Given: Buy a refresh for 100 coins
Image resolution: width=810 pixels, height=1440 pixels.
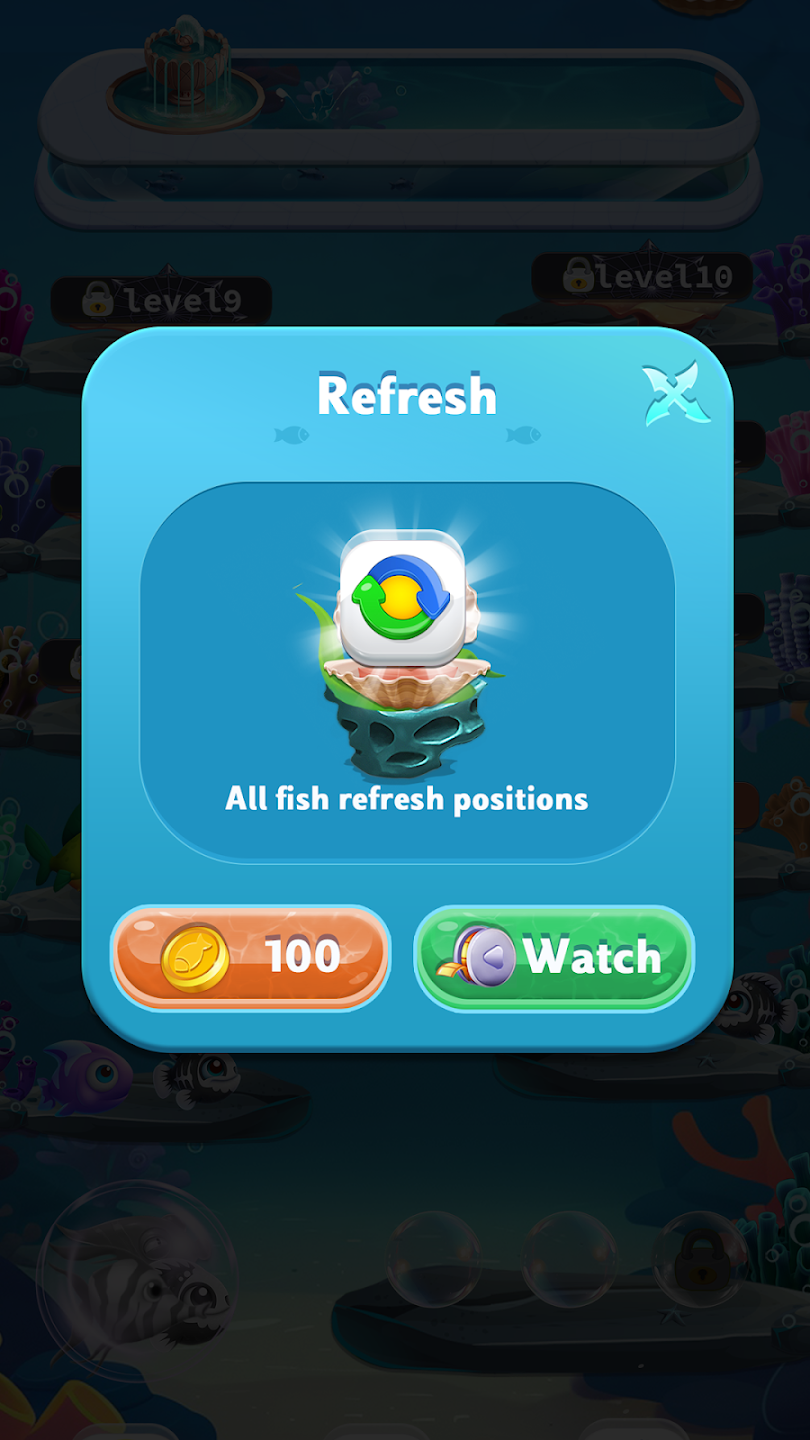Looking at the screenshot, I should click(250, 957).
